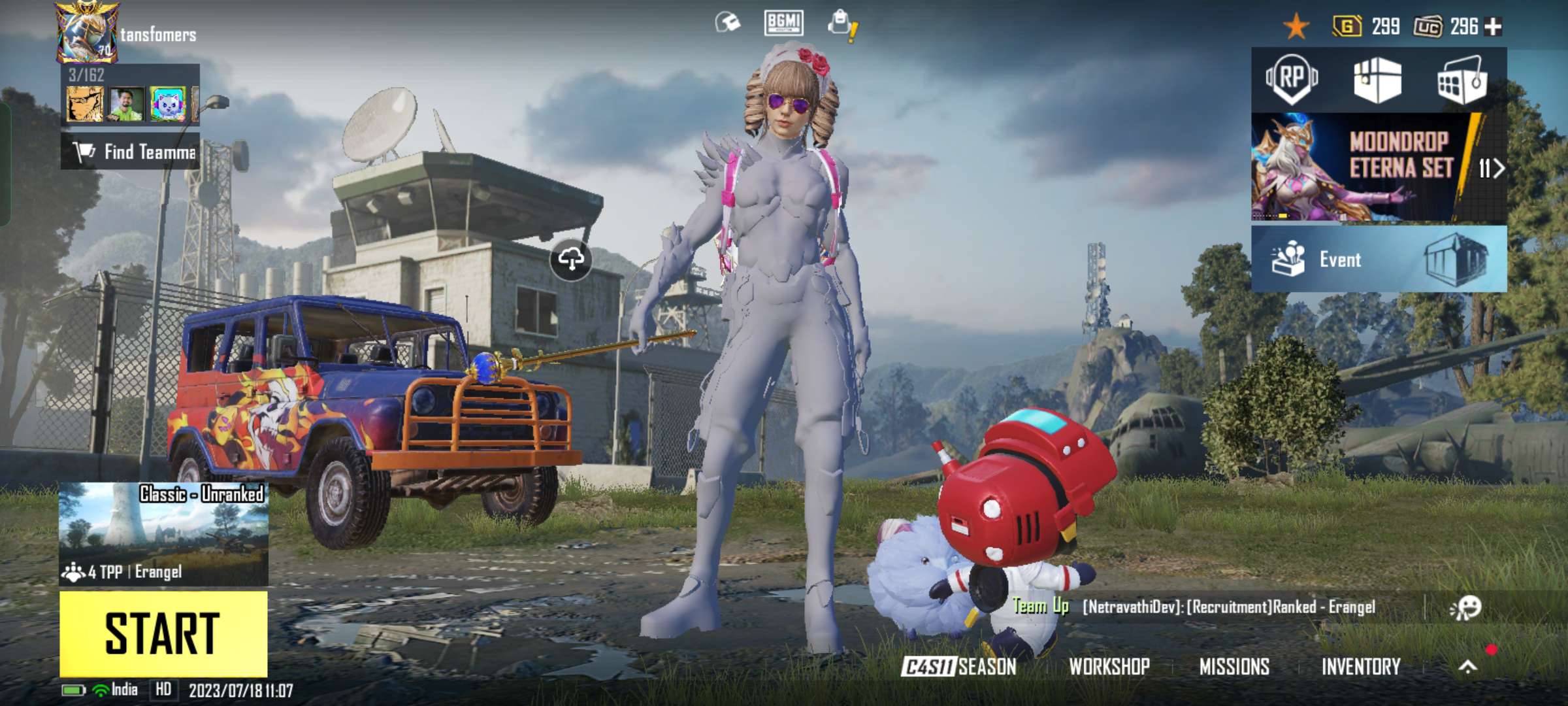This screenshot has width=1568, height=706.
Task: Go to the C4S11 Season page
Action: pyautogui.click(x=958, y=667)
